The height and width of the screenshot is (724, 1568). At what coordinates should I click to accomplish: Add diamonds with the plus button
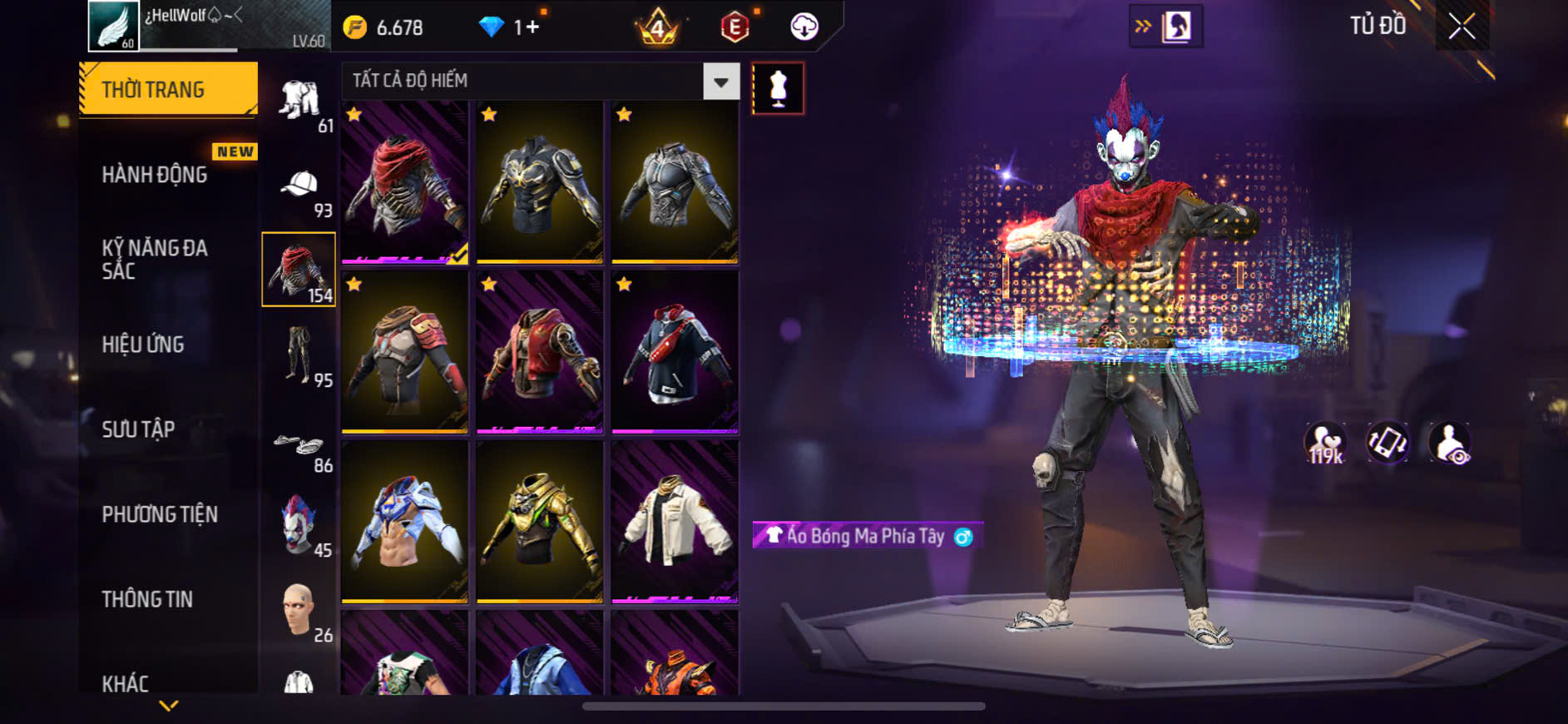(x=532, y=27)
